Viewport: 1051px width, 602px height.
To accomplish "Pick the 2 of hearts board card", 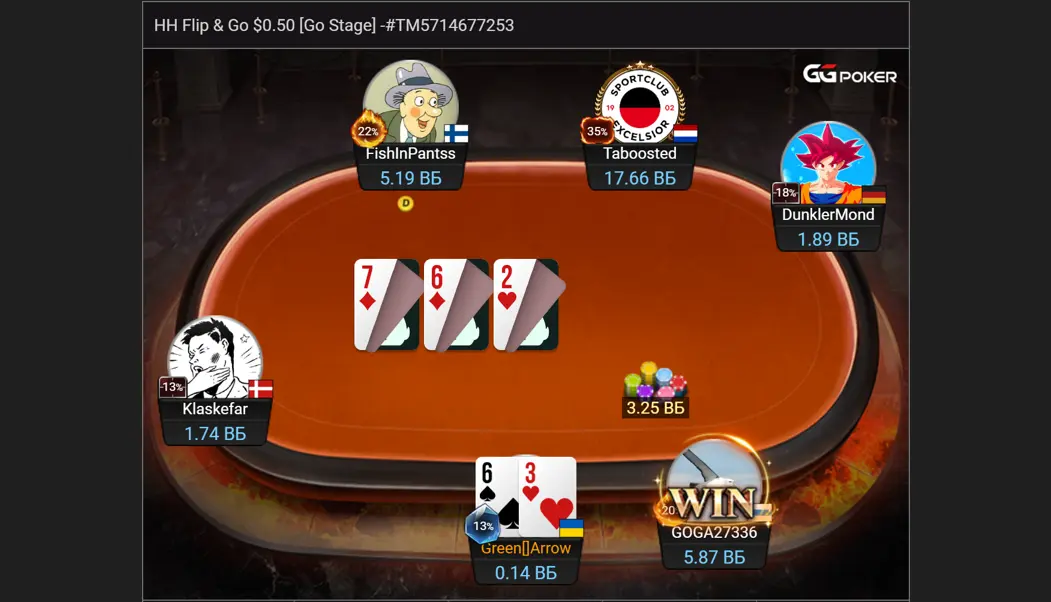I will [526, 304].
